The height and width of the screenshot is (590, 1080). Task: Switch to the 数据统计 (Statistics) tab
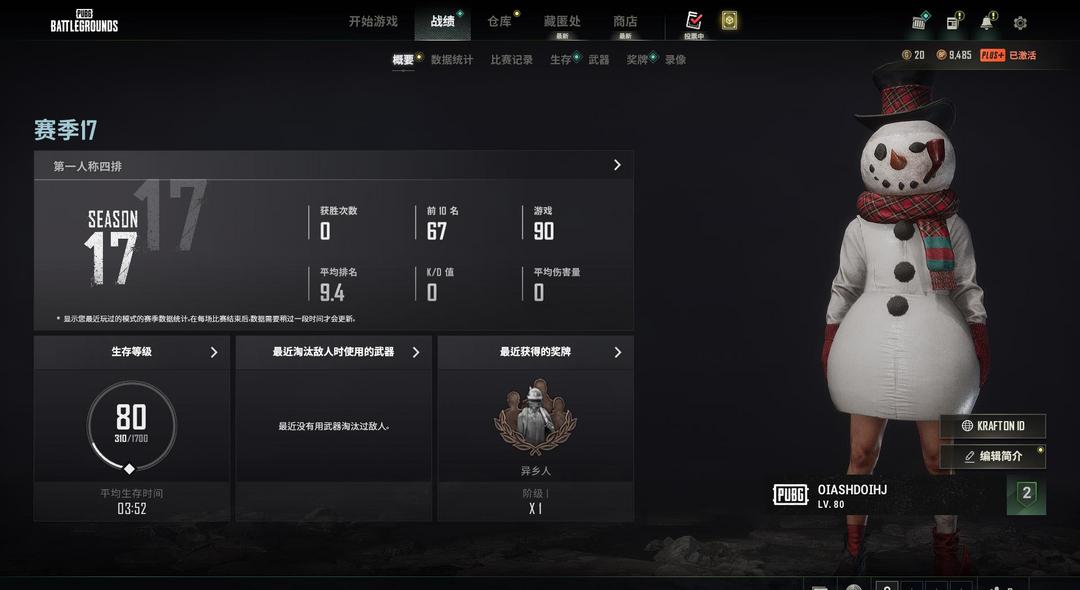coord(452,60)
